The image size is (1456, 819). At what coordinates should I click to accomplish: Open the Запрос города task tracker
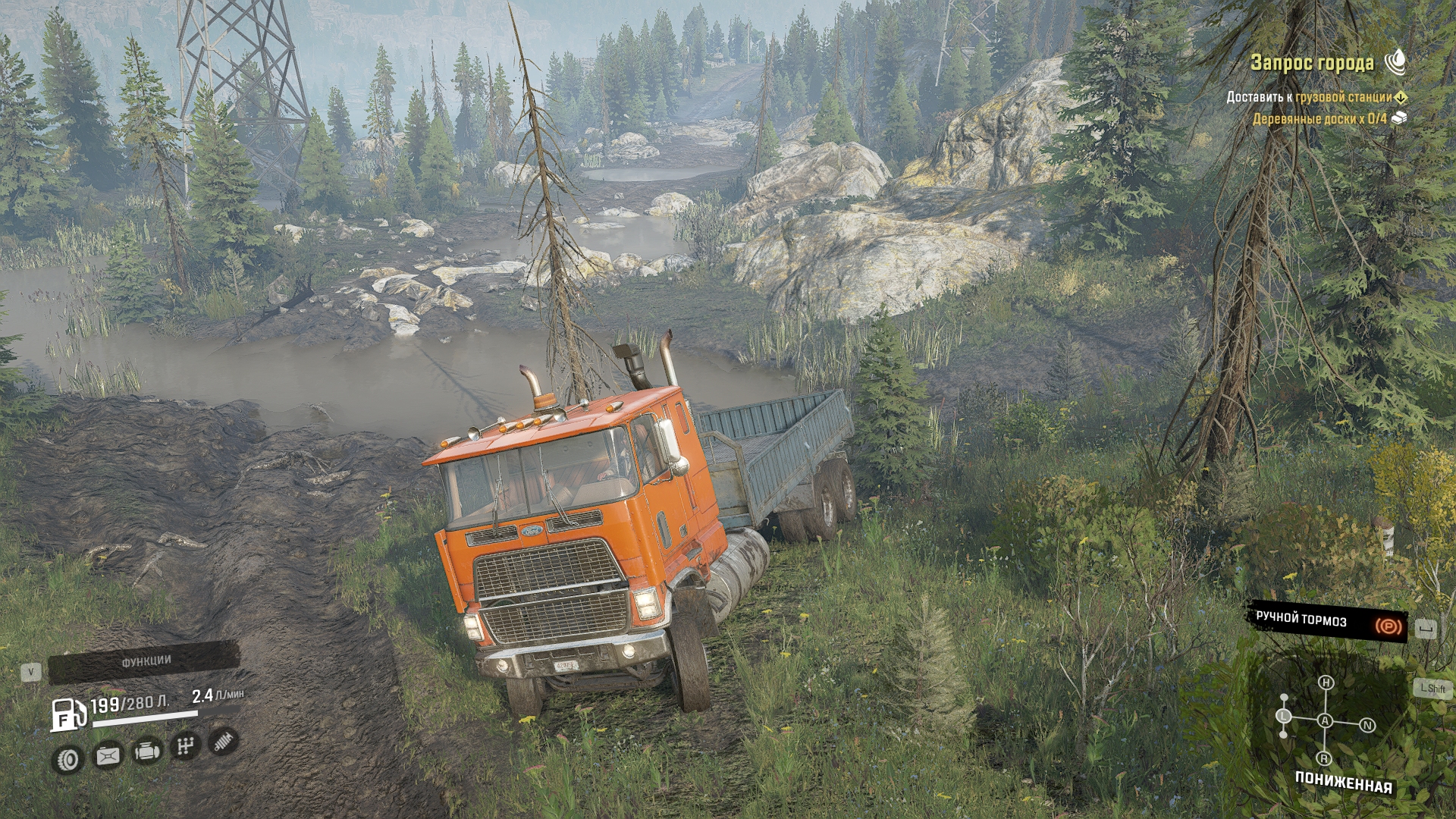pos(1312,63)
